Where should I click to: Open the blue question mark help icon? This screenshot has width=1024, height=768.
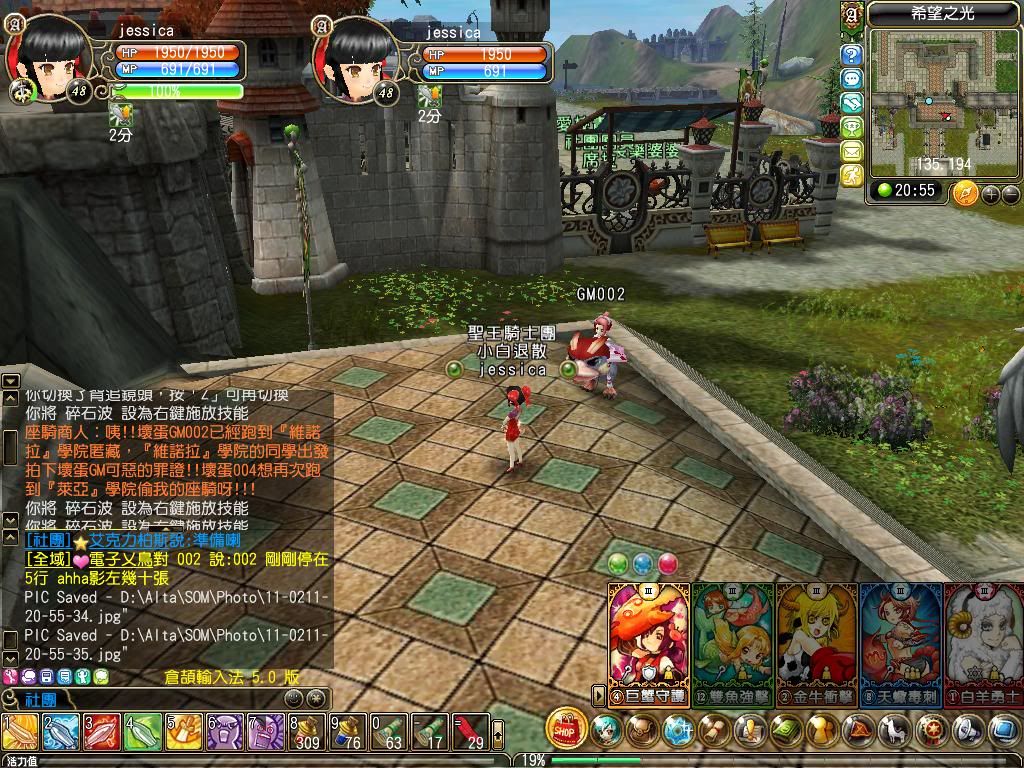pyautogui.click(x=852, y=55)
